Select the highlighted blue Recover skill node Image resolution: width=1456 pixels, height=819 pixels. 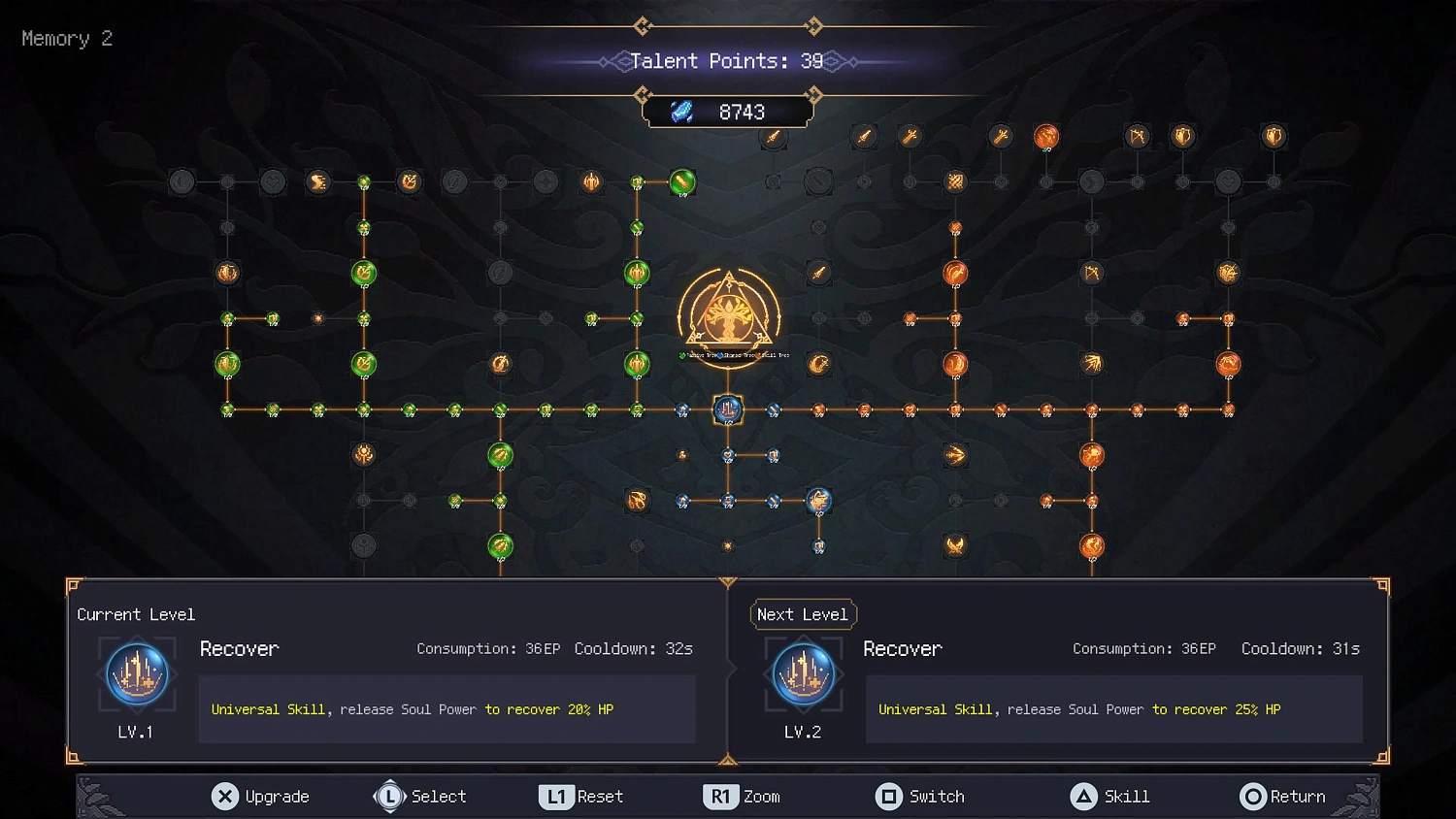click(x=726, y=409)
